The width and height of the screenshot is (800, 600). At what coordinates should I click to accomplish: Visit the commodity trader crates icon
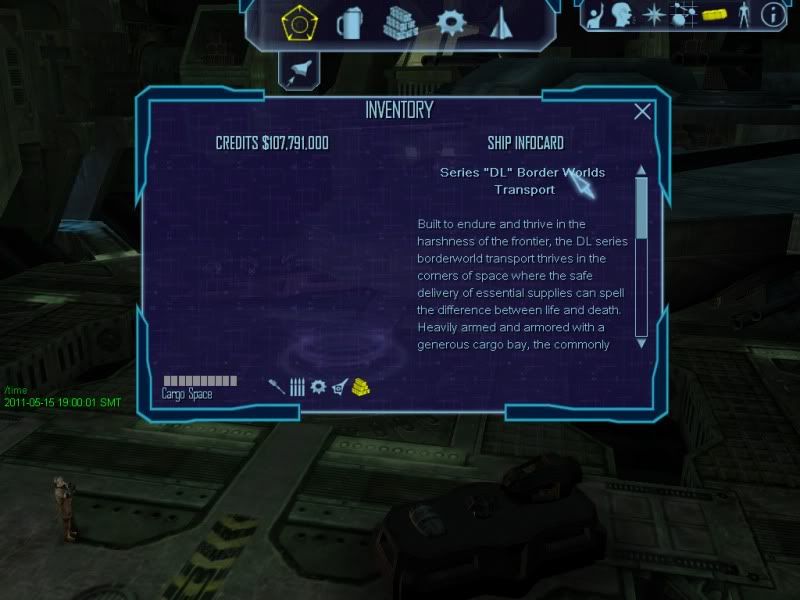[400, 22]
